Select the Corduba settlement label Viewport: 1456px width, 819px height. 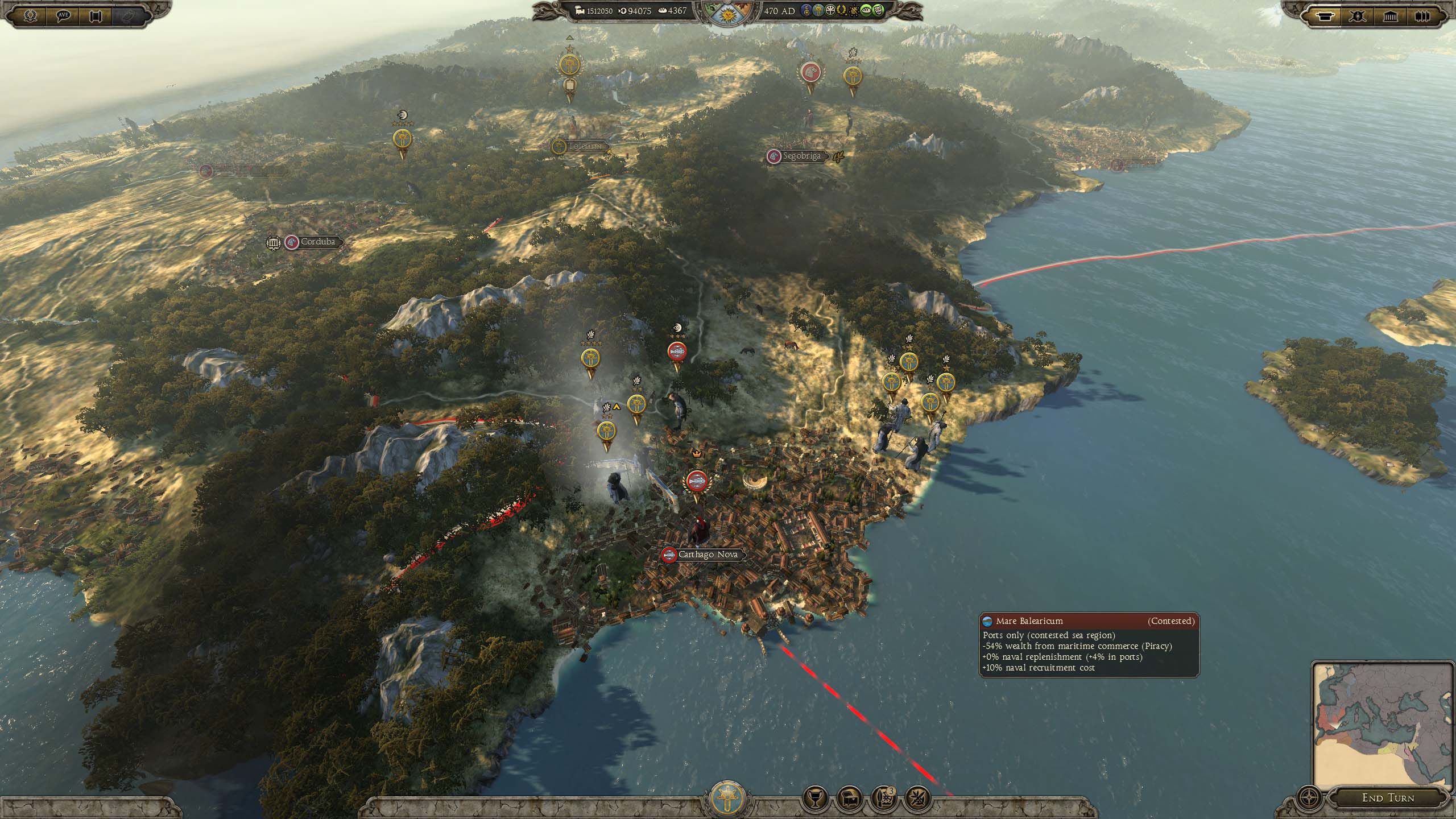pos(317,242)
